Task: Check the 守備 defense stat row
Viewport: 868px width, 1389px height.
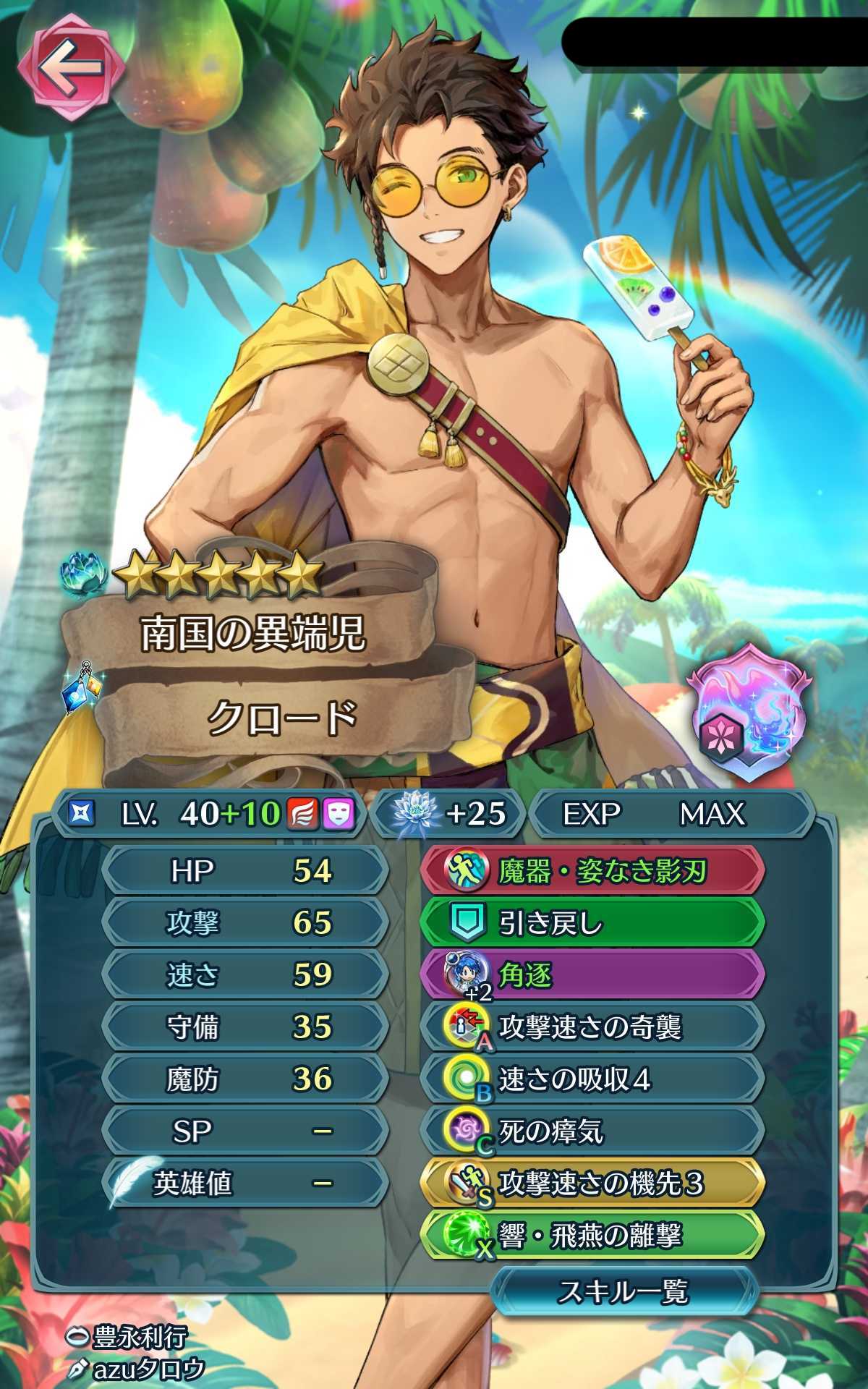Action: [x=246, y=1027]
